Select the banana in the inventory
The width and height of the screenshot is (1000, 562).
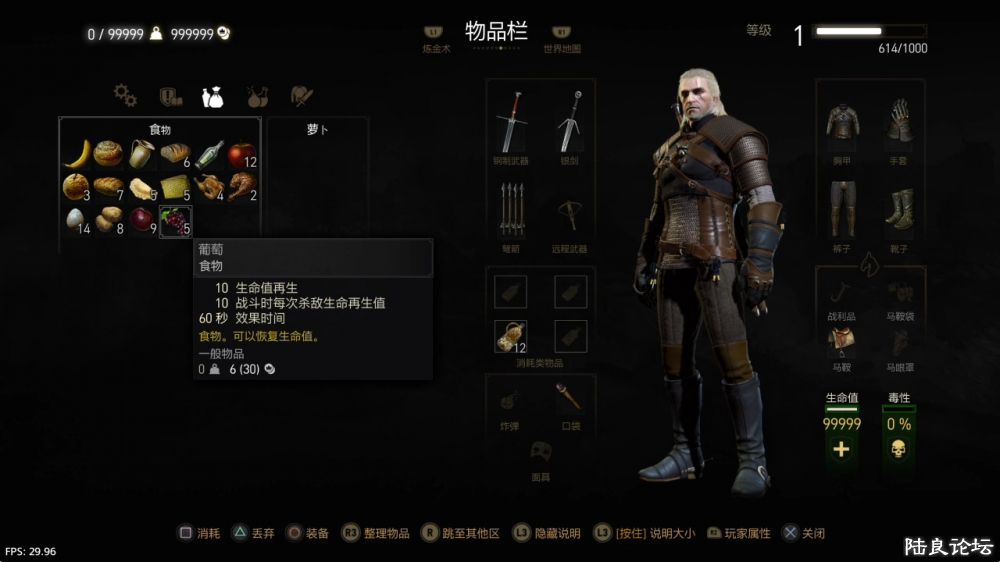tap(77, 153)
